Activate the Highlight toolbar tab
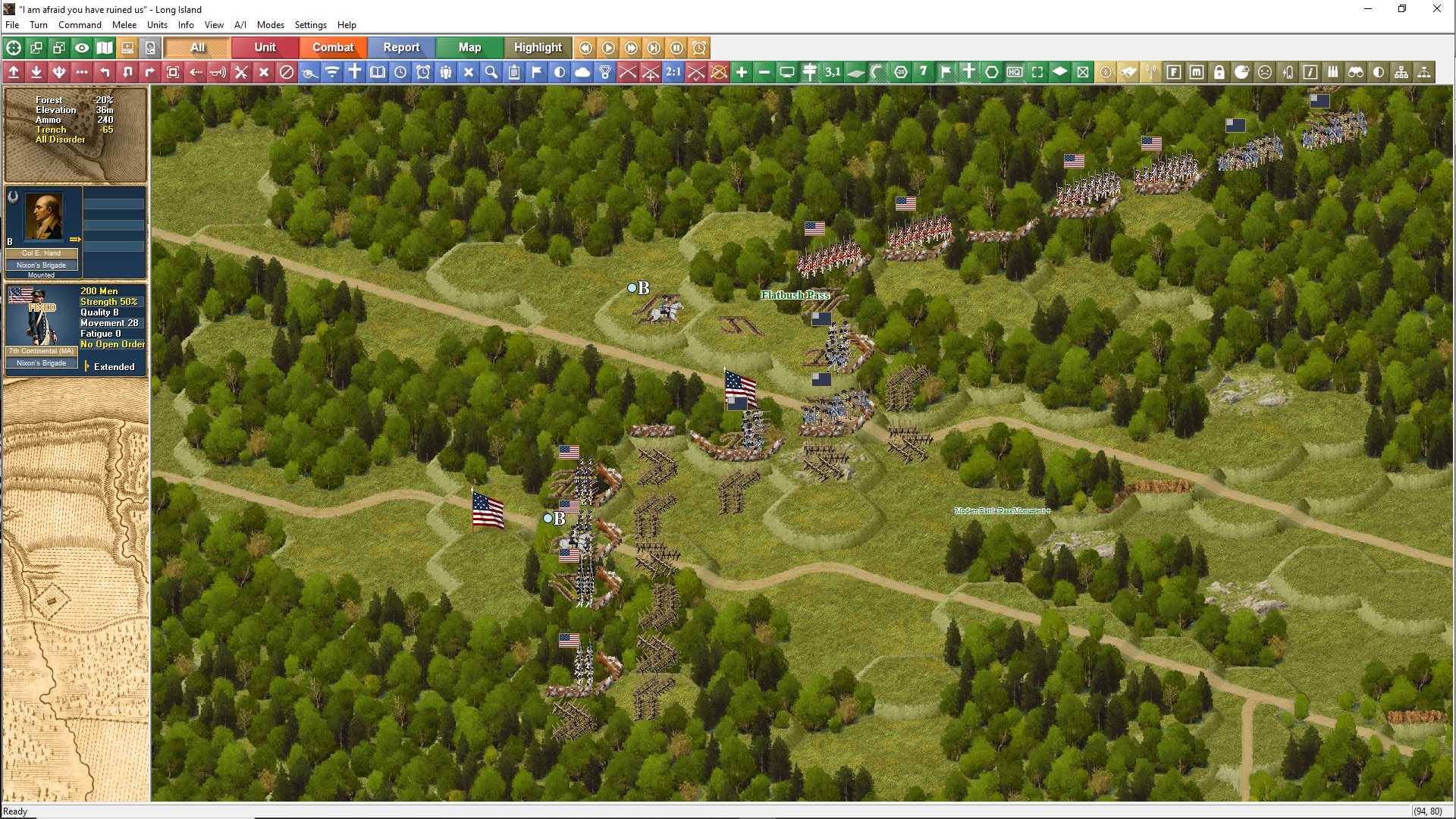This screenshot has height=819, width=1456. coord(538,47)
